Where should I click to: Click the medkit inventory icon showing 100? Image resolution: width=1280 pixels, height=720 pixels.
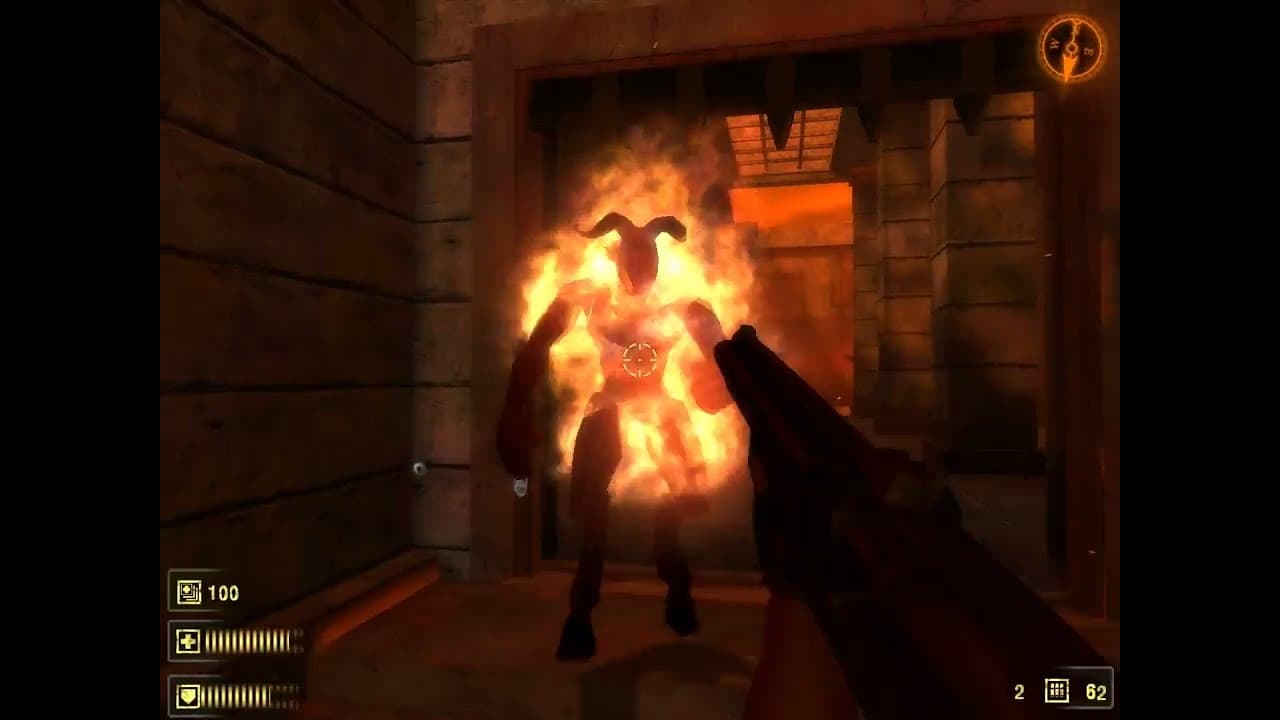point(188,593)
